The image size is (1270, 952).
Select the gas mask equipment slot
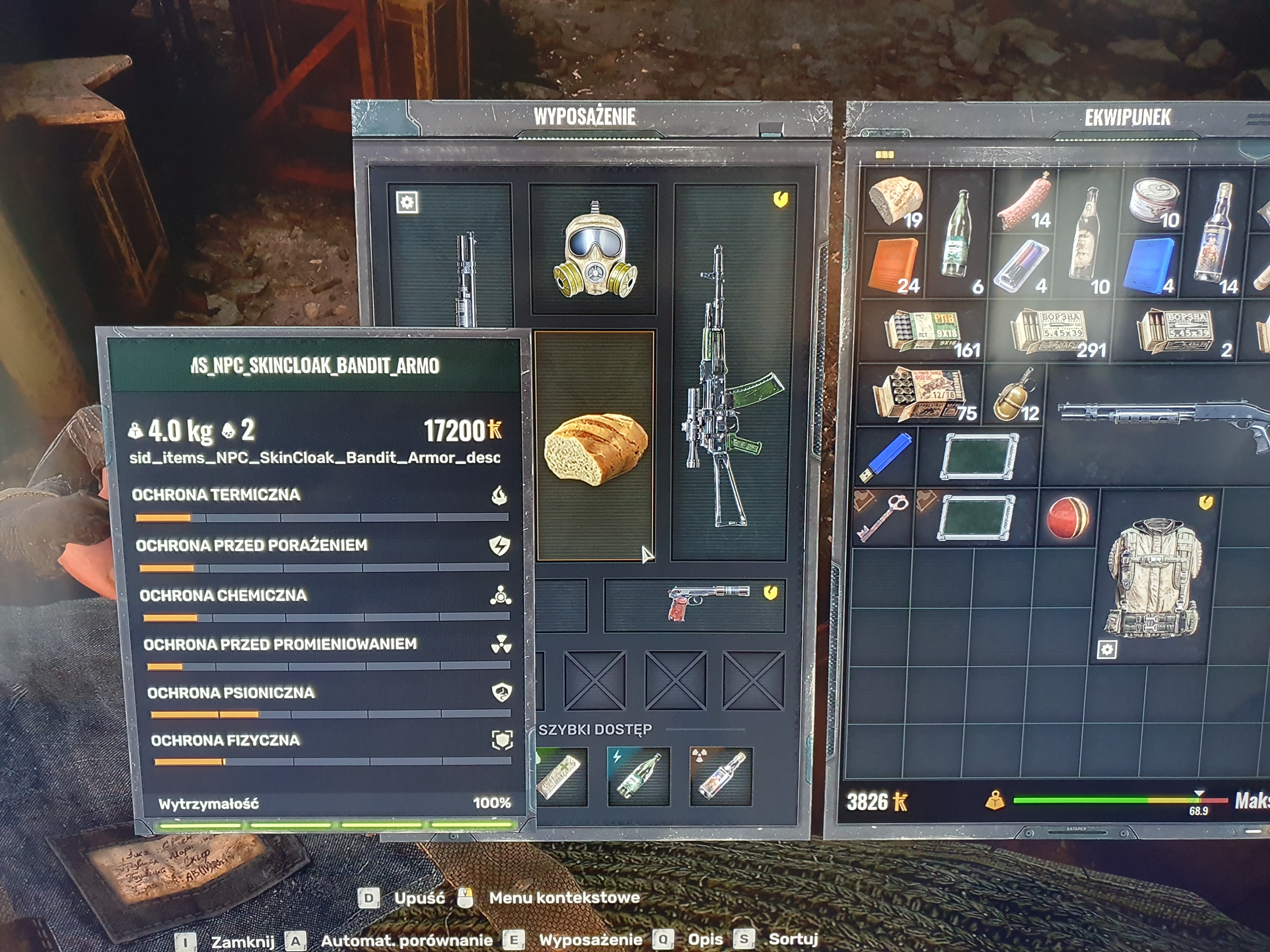click(x=594, y=250)
